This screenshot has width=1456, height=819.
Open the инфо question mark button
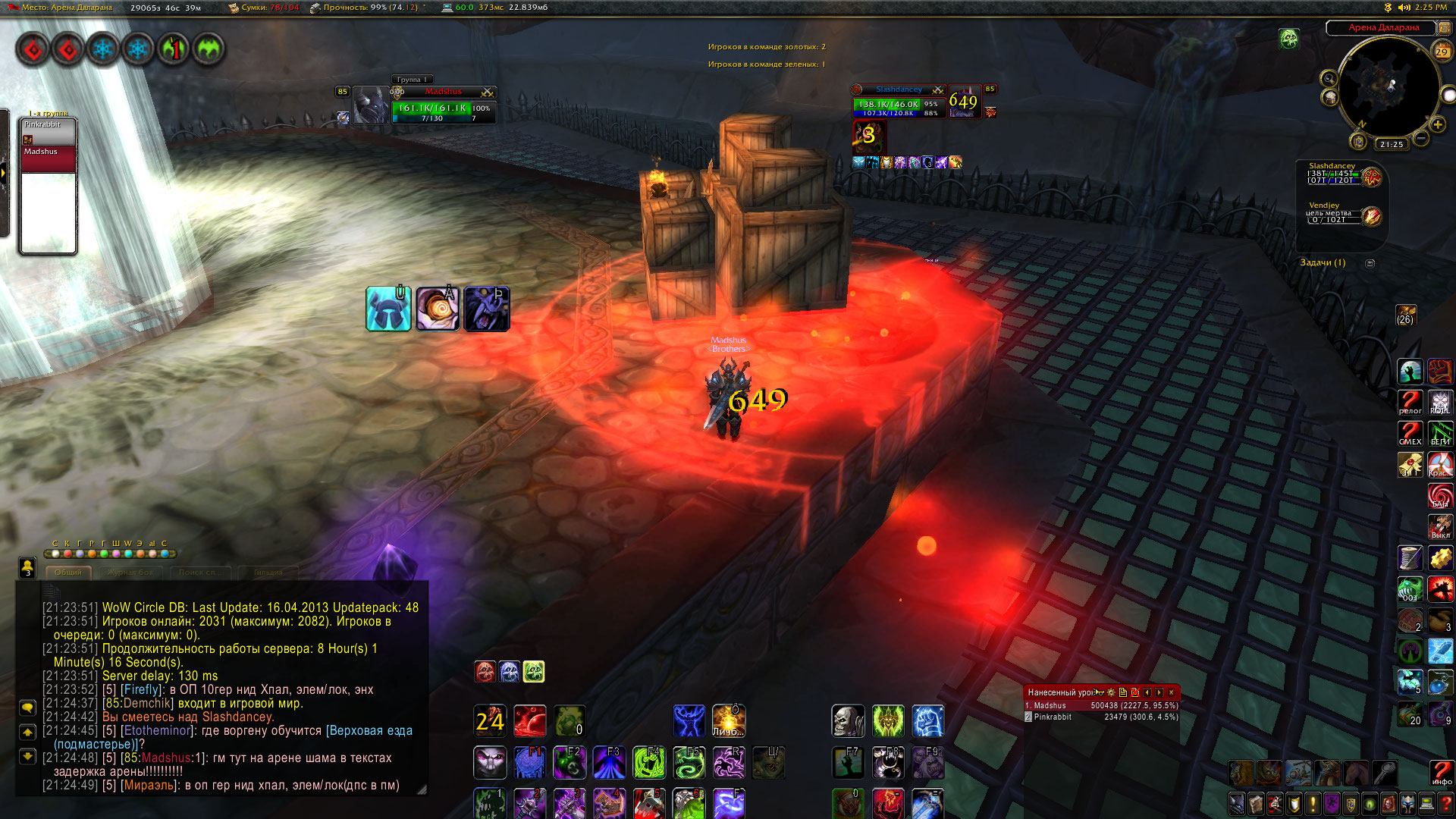click(x=1441, y=773)
